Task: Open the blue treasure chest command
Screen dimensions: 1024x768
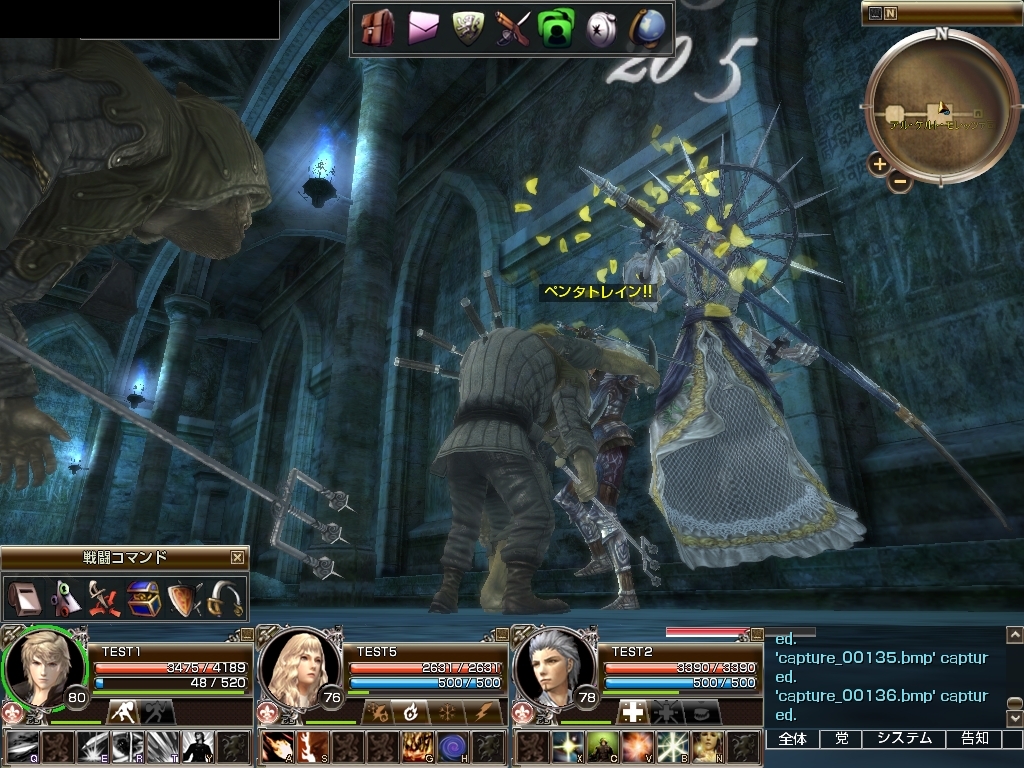Action: [x=143, y=598]
